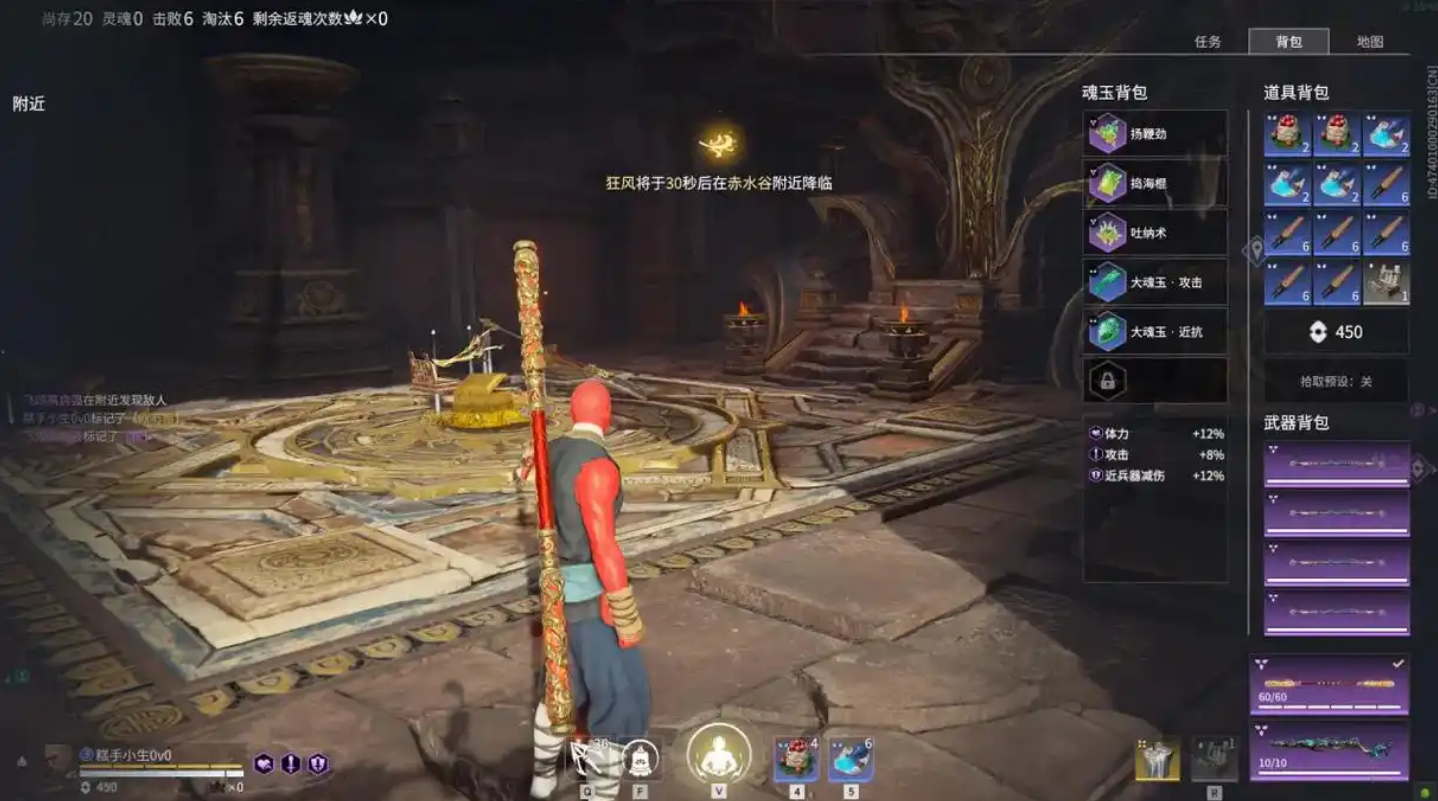Select the 扬鞭劲 soul jade
This screenshot has height=801, width=1438.
click(x=1155, y=134)
